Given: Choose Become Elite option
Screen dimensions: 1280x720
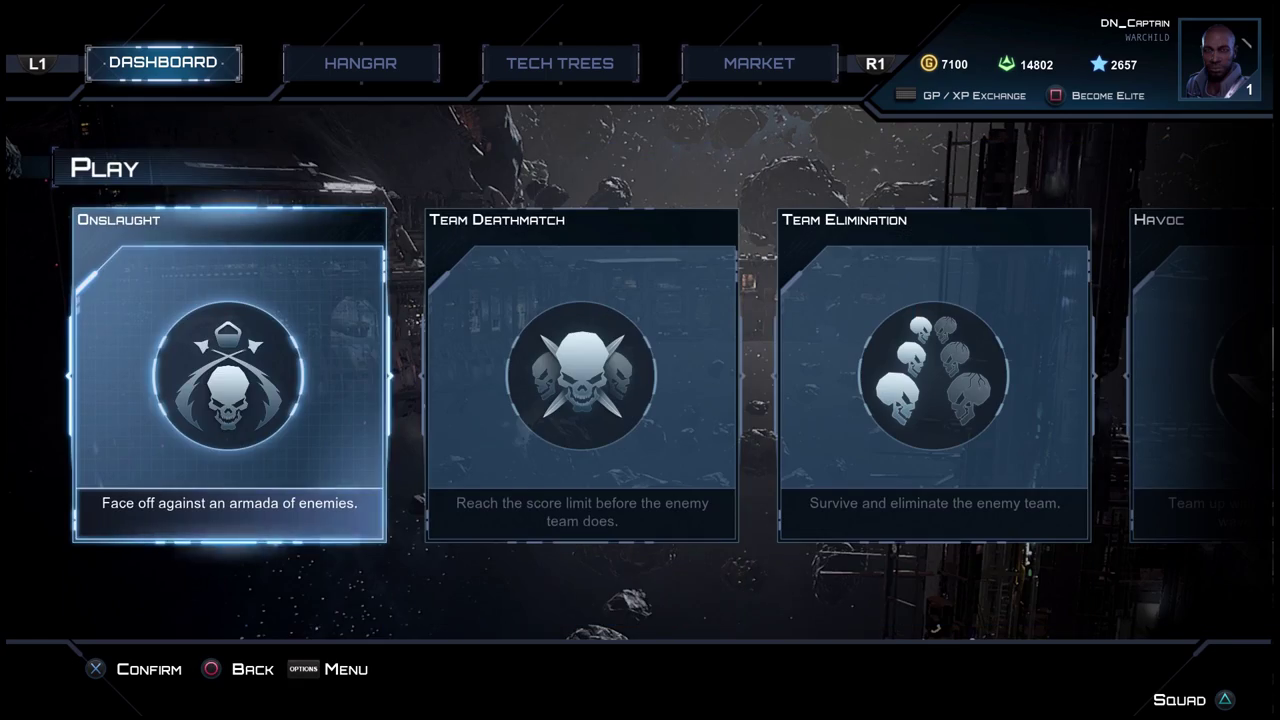Looking at the screenshot, I should point(1096,96).
